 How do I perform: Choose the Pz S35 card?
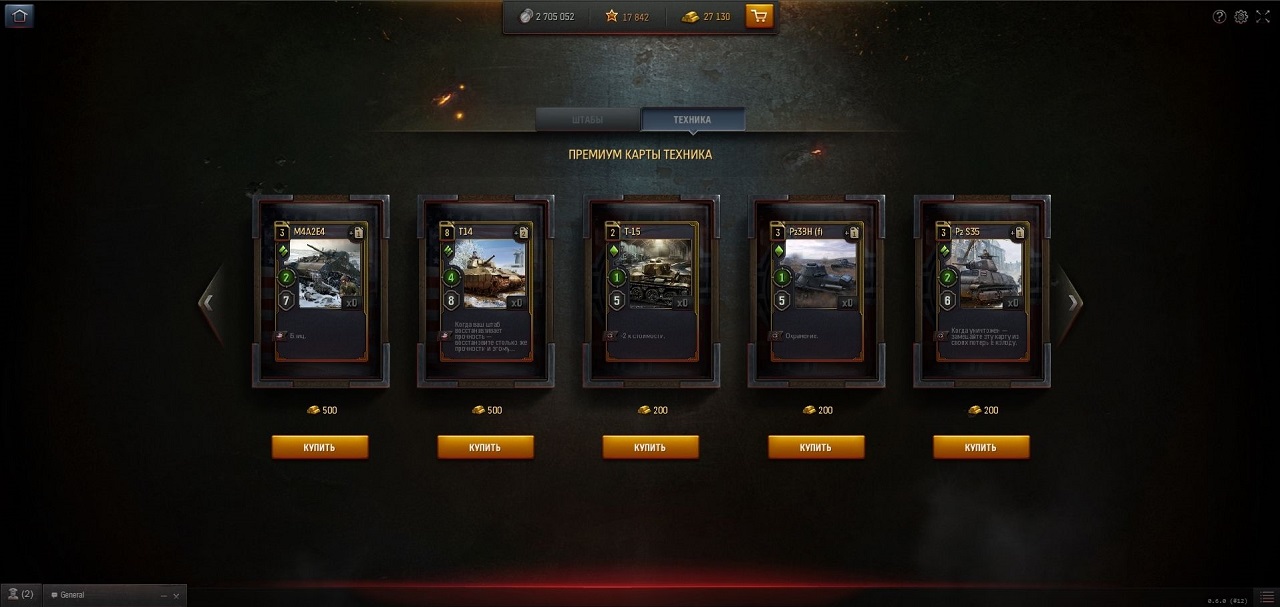click(982, 290)
